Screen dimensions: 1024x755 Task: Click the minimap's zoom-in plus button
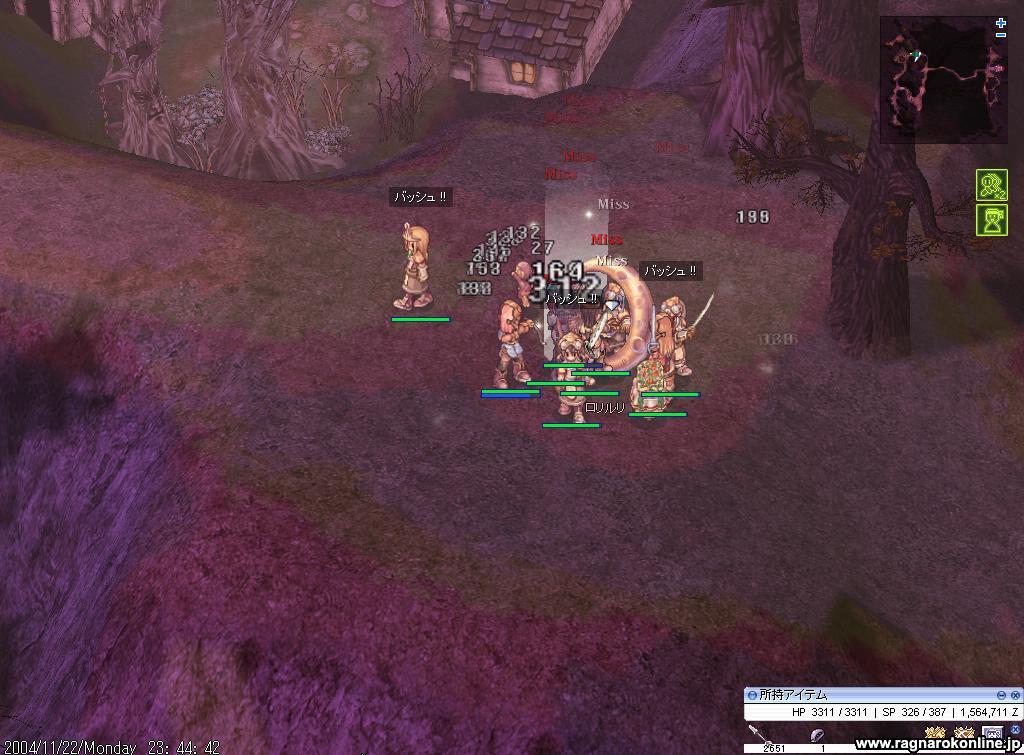[x=1001, y=23]
